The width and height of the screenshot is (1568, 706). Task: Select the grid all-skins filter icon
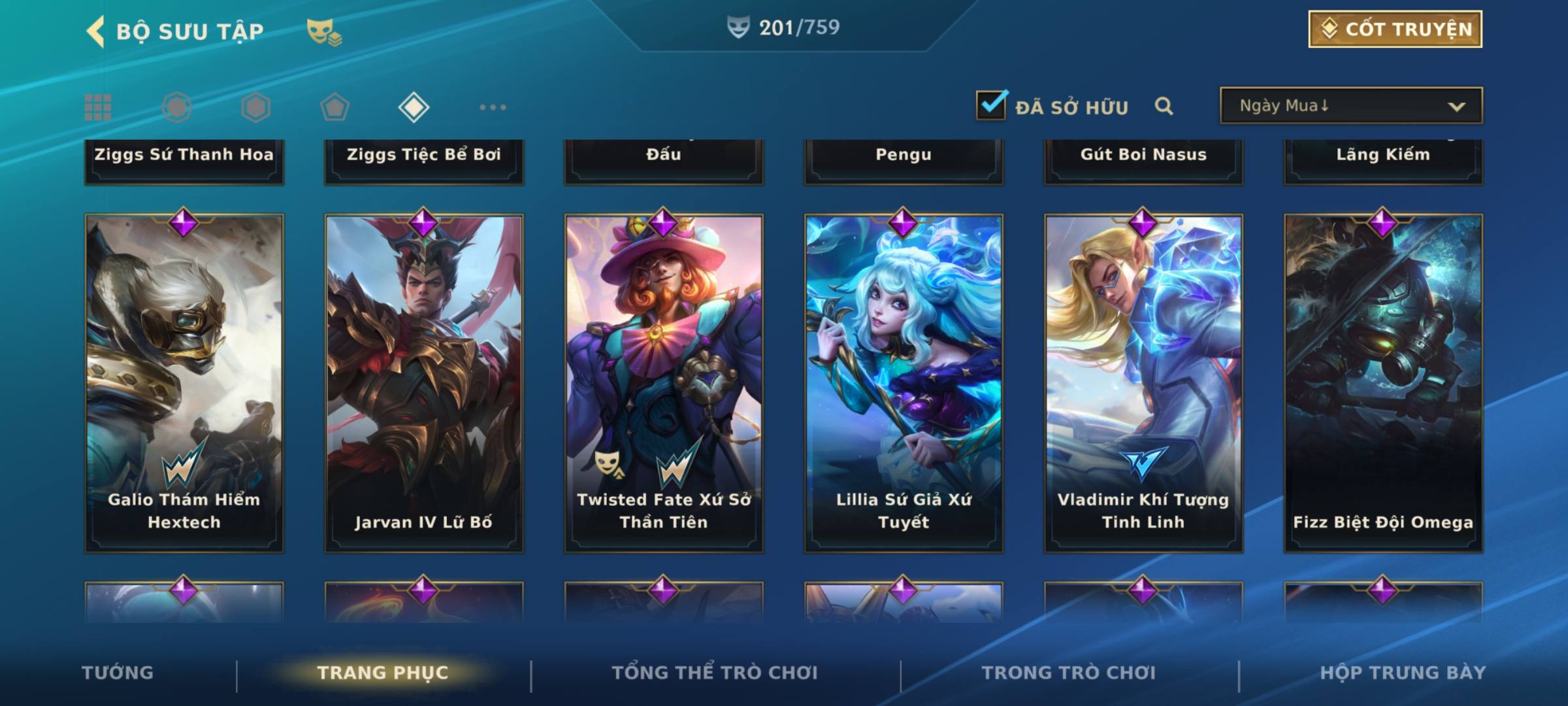(98, 107)
